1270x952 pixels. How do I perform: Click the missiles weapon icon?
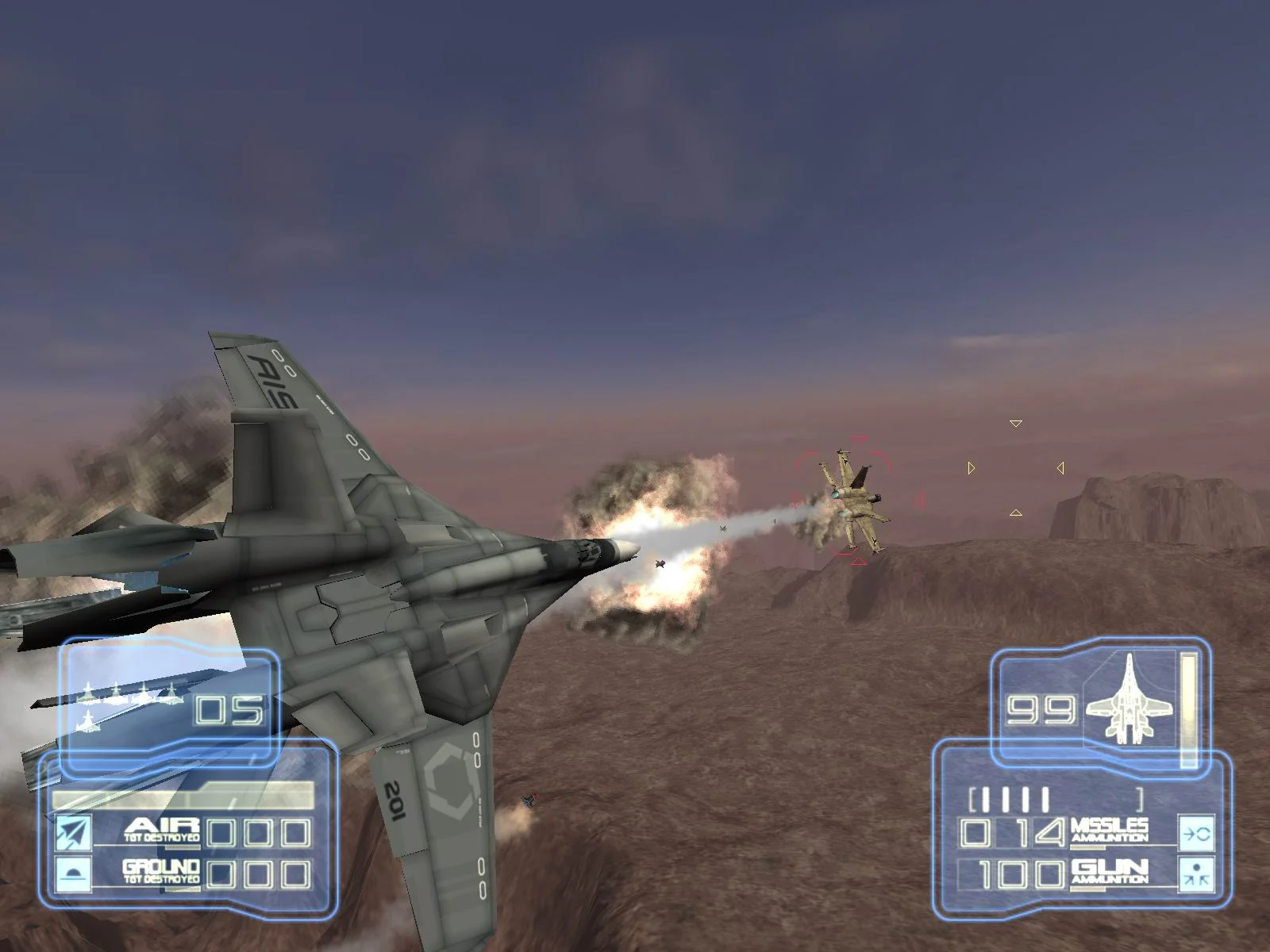(1195, 835)
